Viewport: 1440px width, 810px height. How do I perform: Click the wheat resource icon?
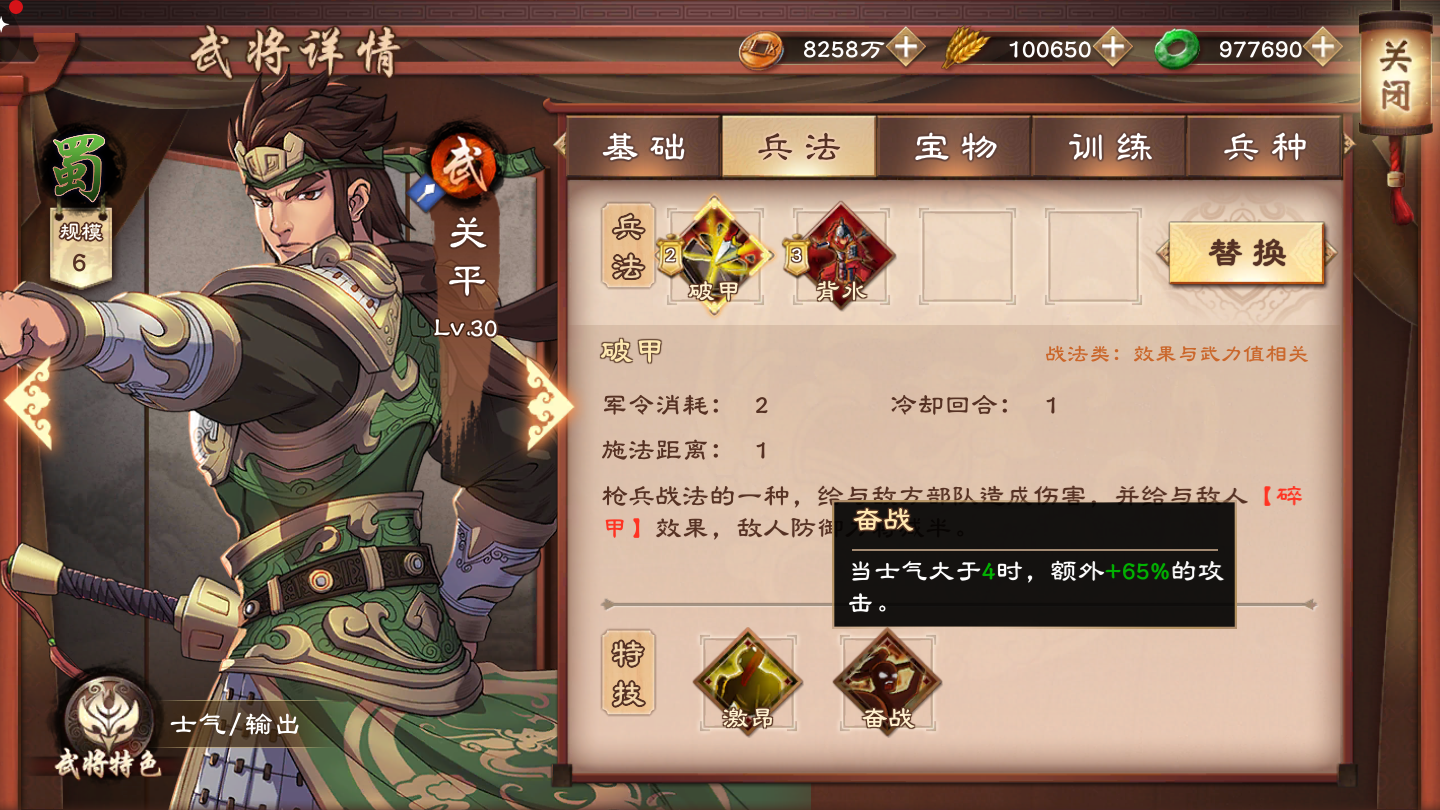(x=967, y=46)
